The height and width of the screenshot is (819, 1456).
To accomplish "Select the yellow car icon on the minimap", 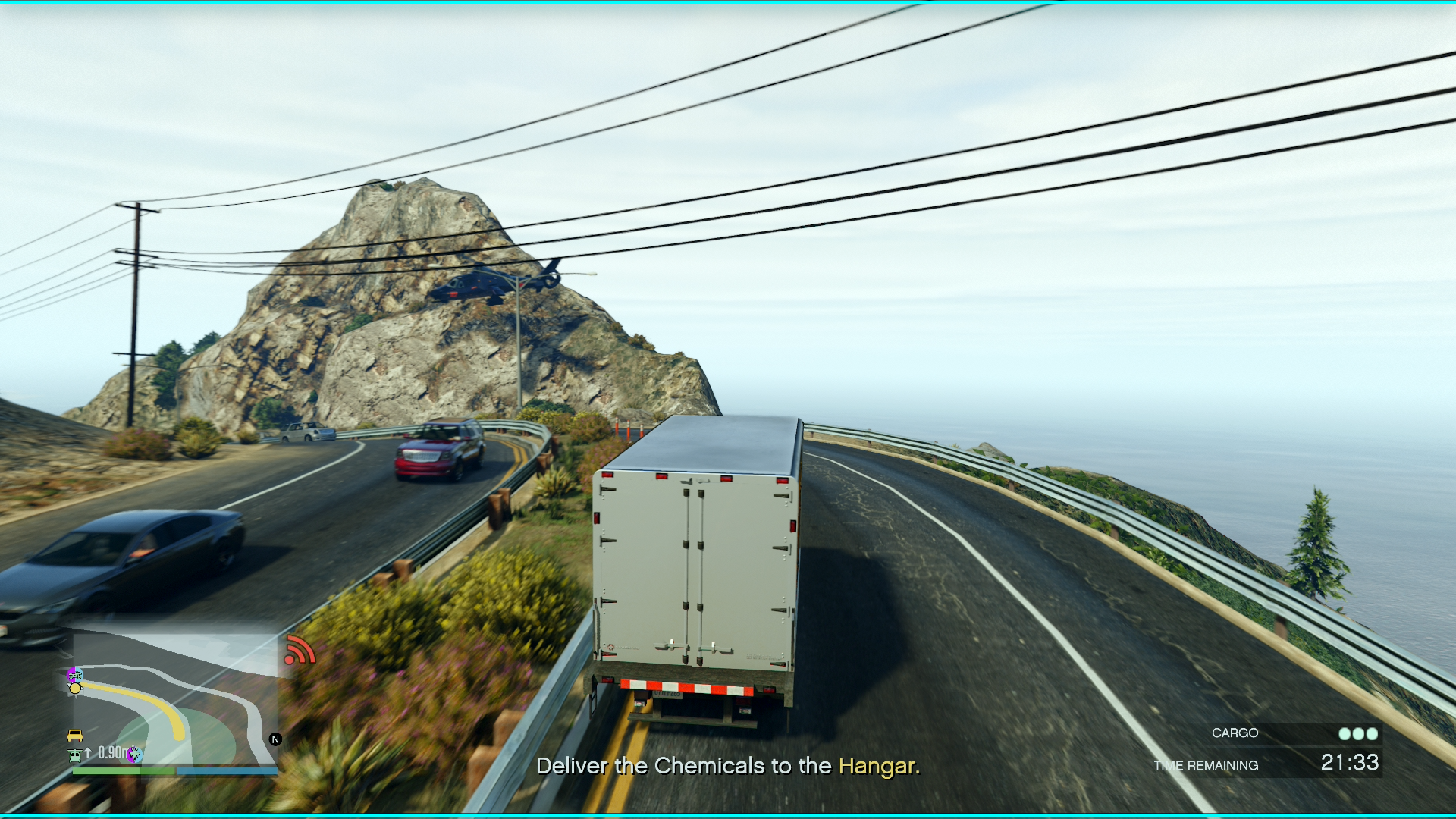I will [74, 736].
